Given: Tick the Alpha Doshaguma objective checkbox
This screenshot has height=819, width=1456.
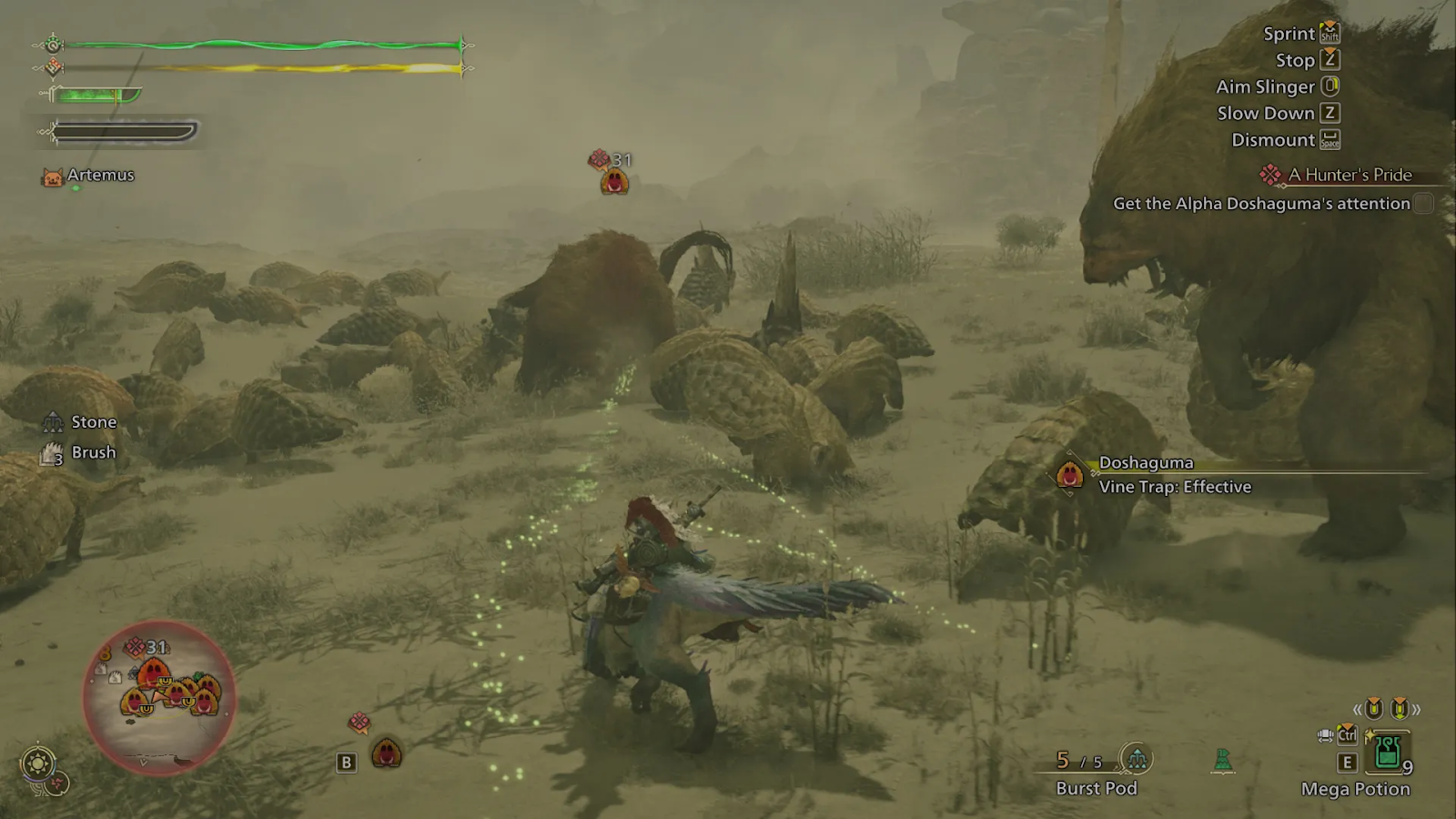Looking at the screenshot, I should point(1424,204).
